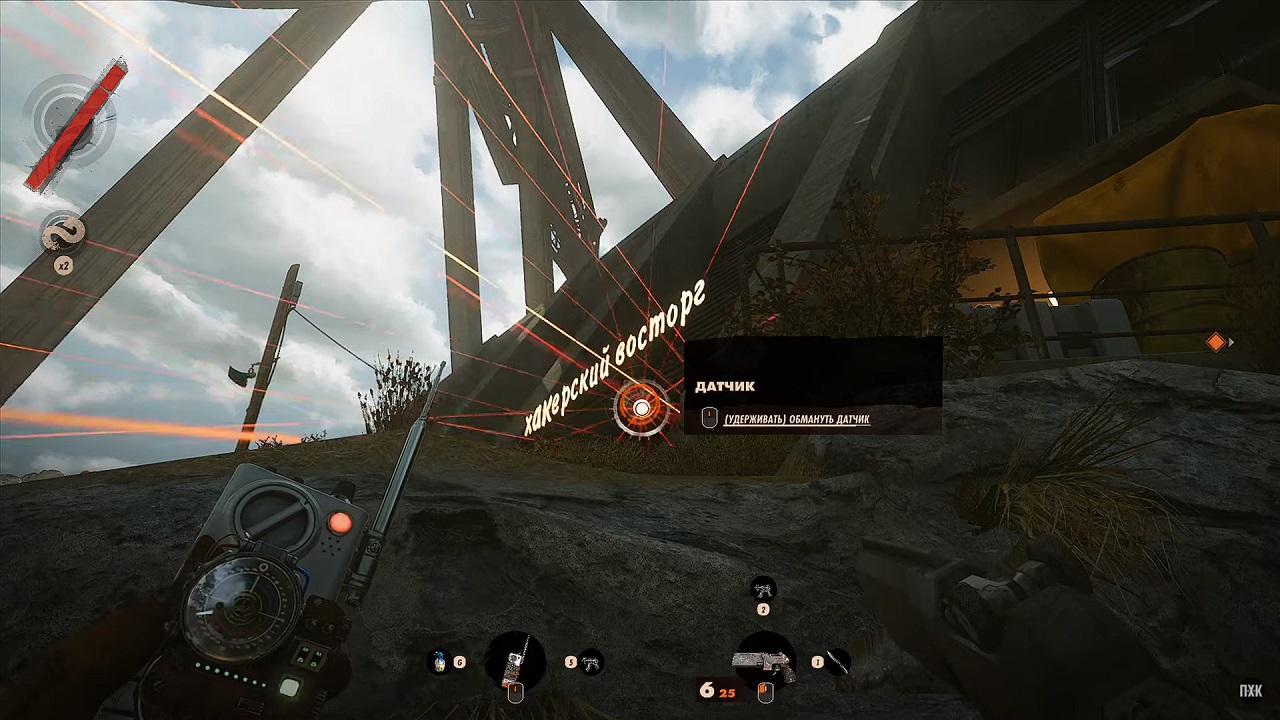This screenshot has width=1280, height=720.
Task: Click the Reprise lives icon marked x2
Action: [x=62, y=235]
